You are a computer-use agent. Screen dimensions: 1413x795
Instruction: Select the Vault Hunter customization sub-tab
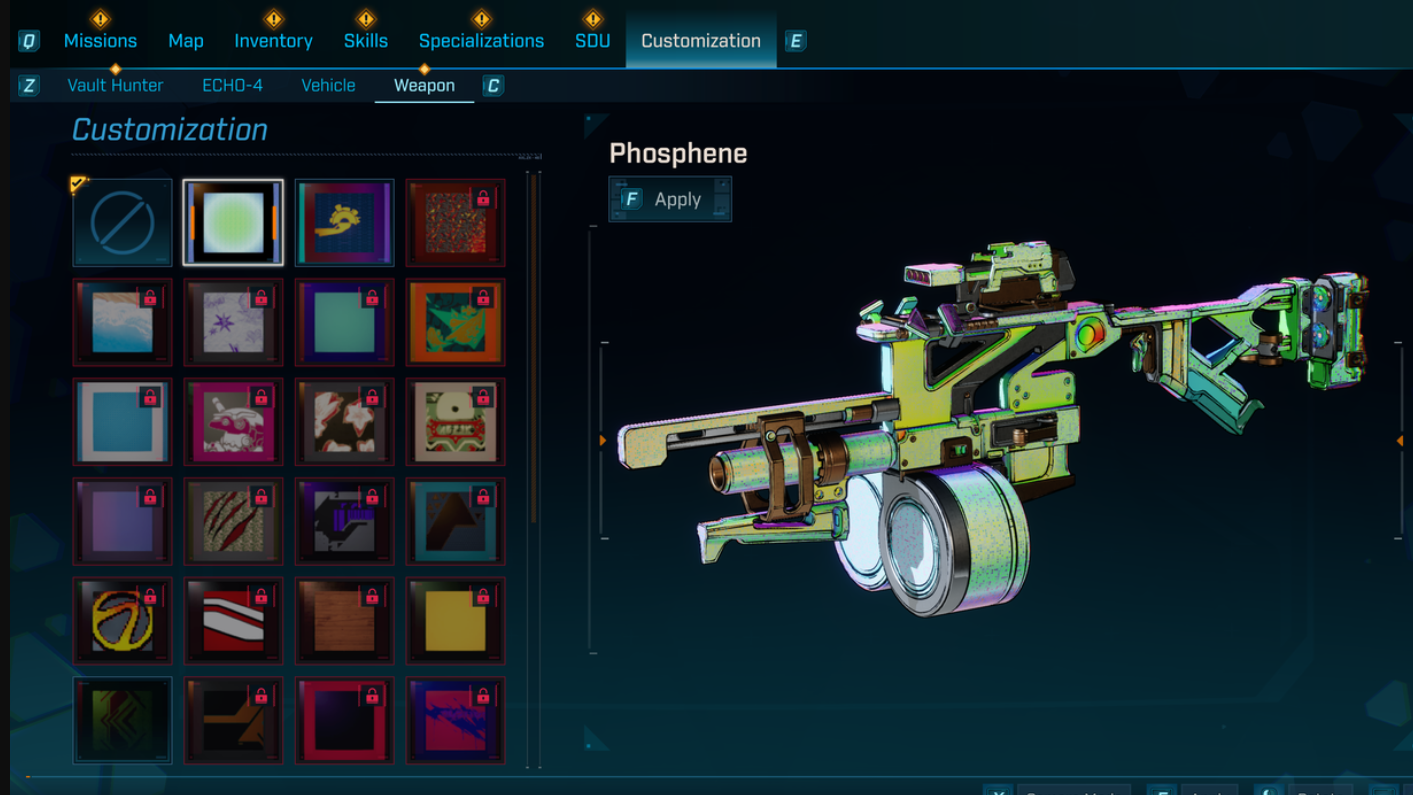click(115, 85)
